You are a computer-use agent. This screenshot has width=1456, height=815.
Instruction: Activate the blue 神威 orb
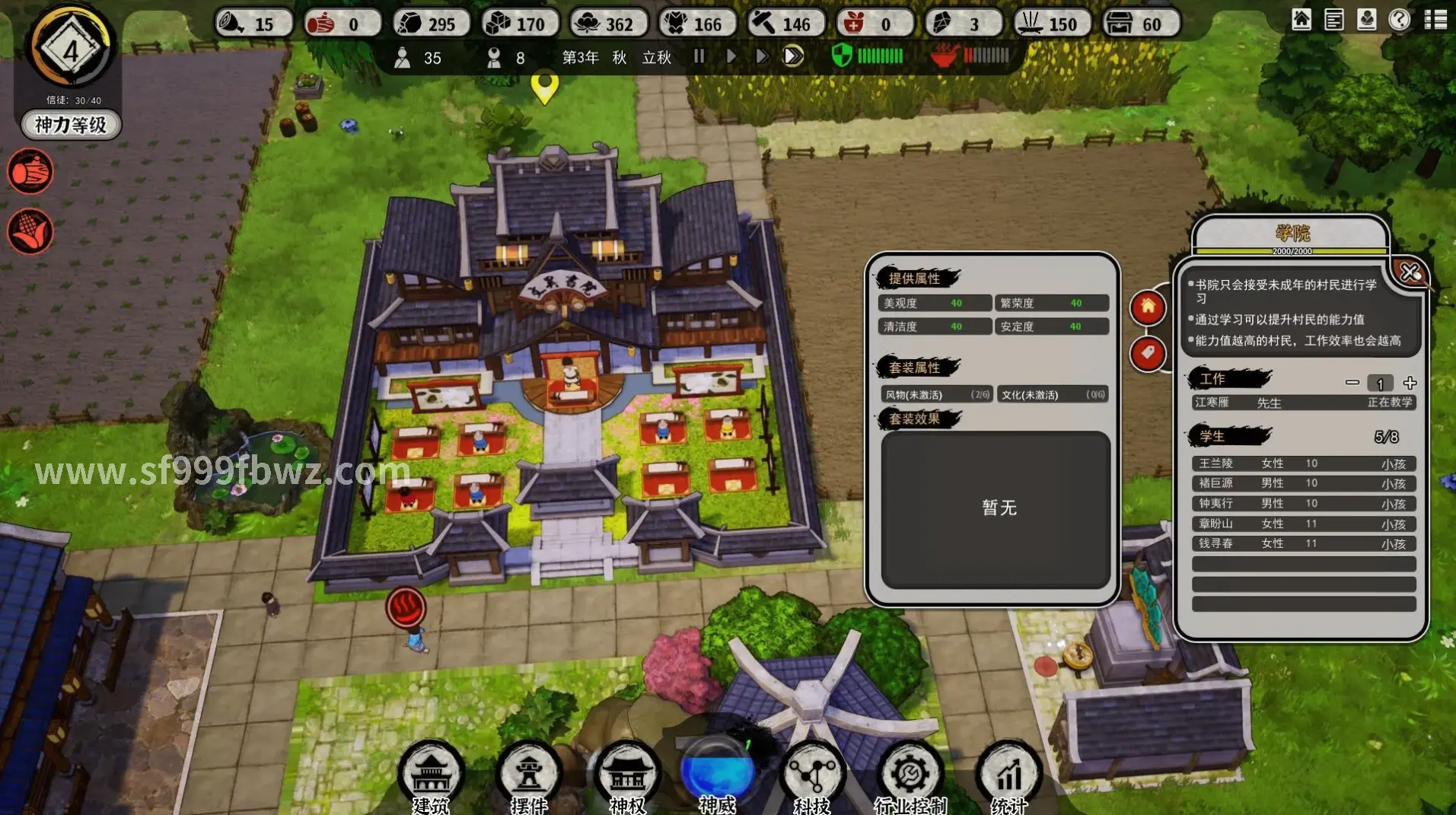717,772
